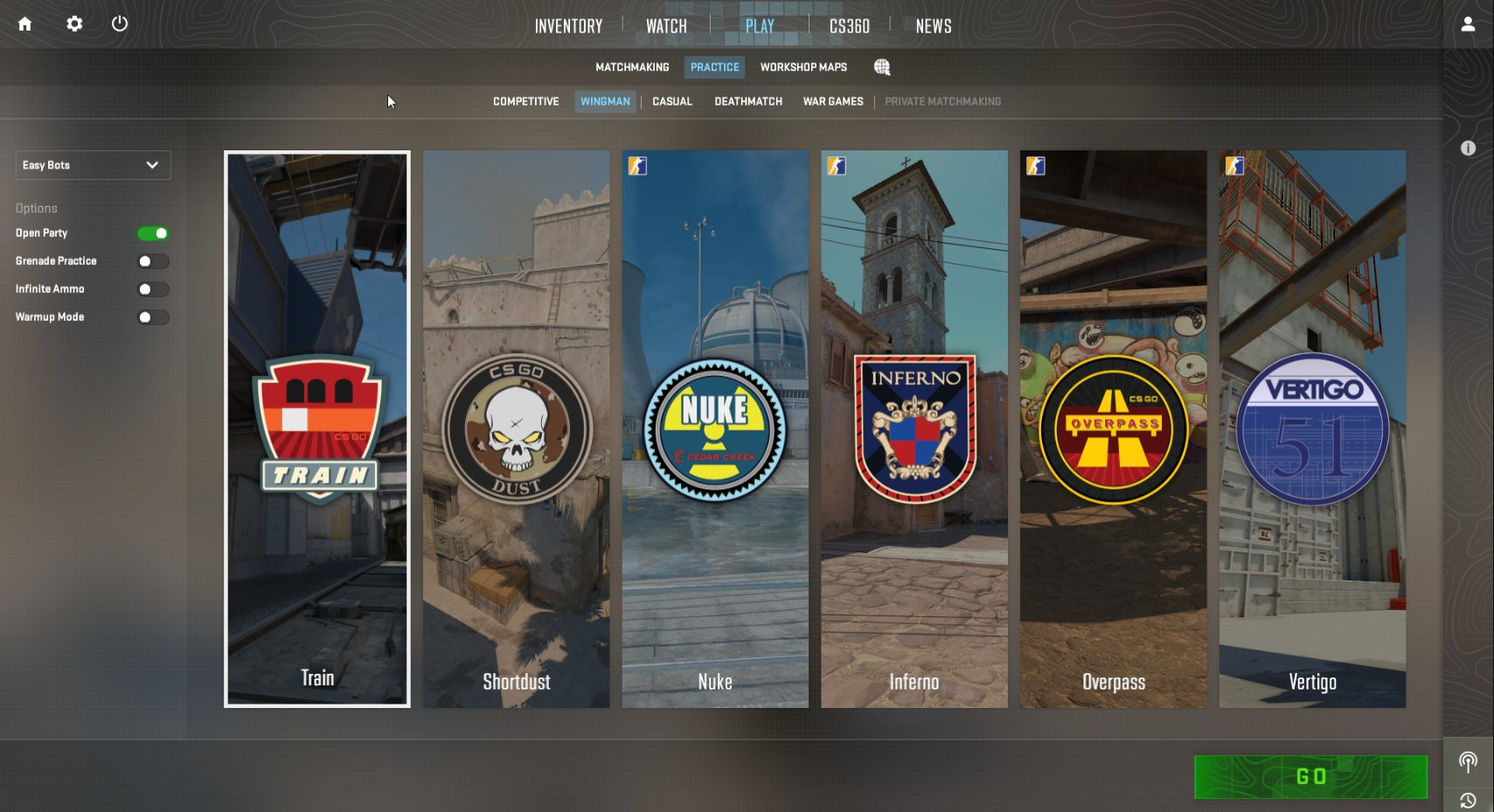This screenshot has width=1494, height=812.
Task: Switch to the Casual mode tab
Action: (x=671, y=101)
